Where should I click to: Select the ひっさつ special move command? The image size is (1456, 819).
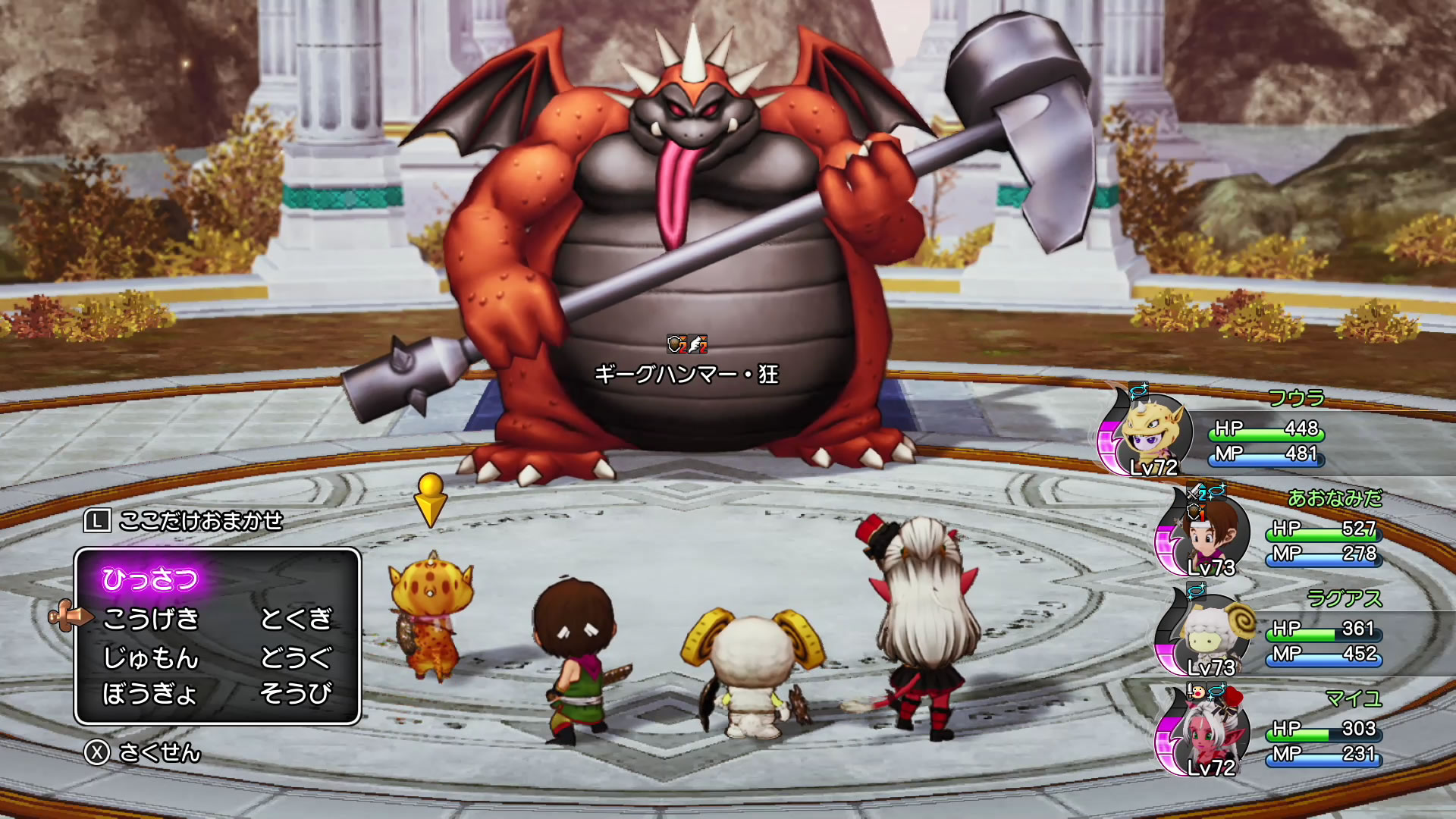click(150, 579)
